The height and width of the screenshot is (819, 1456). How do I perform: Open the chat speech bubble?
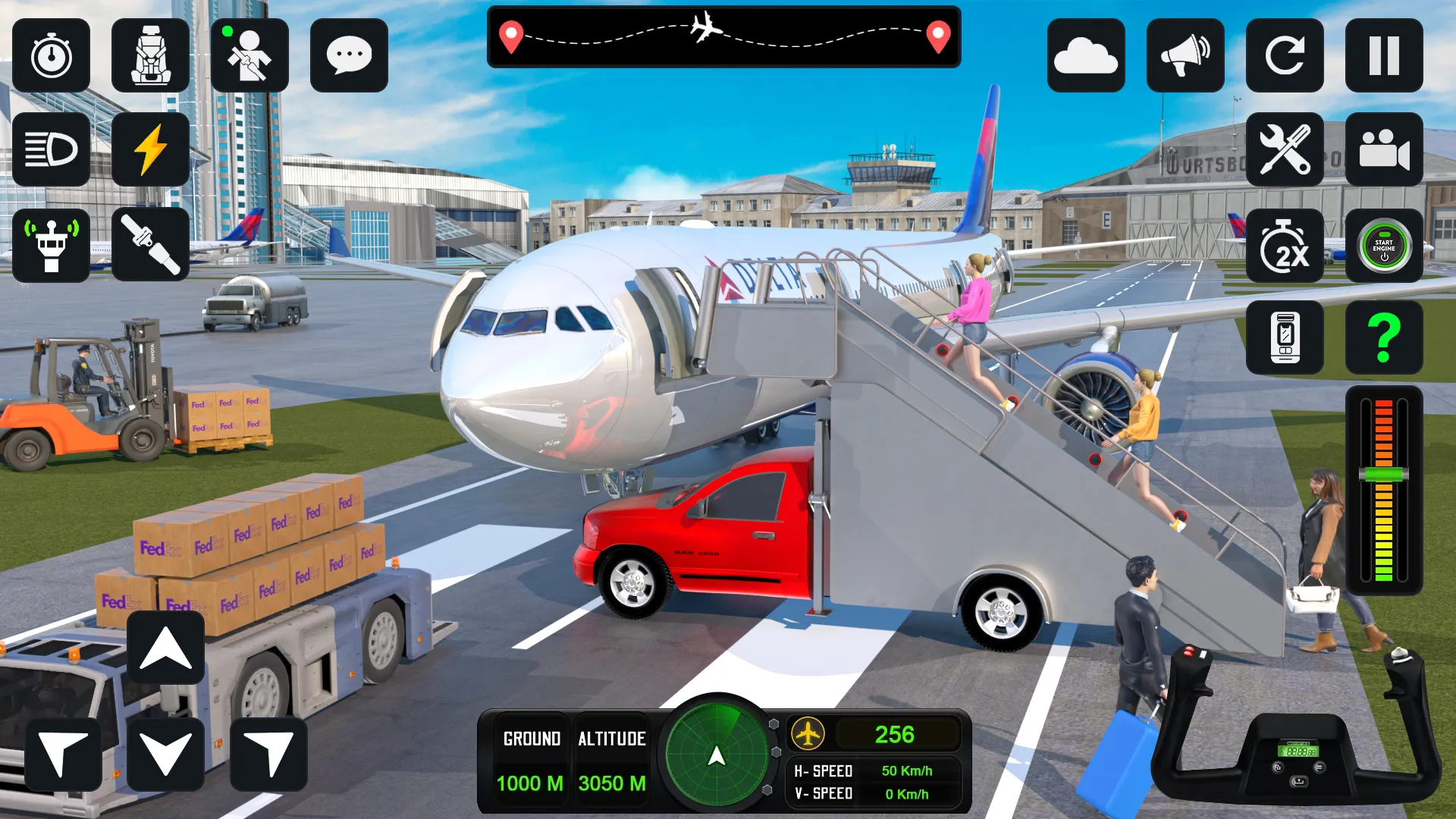[349, 56]
